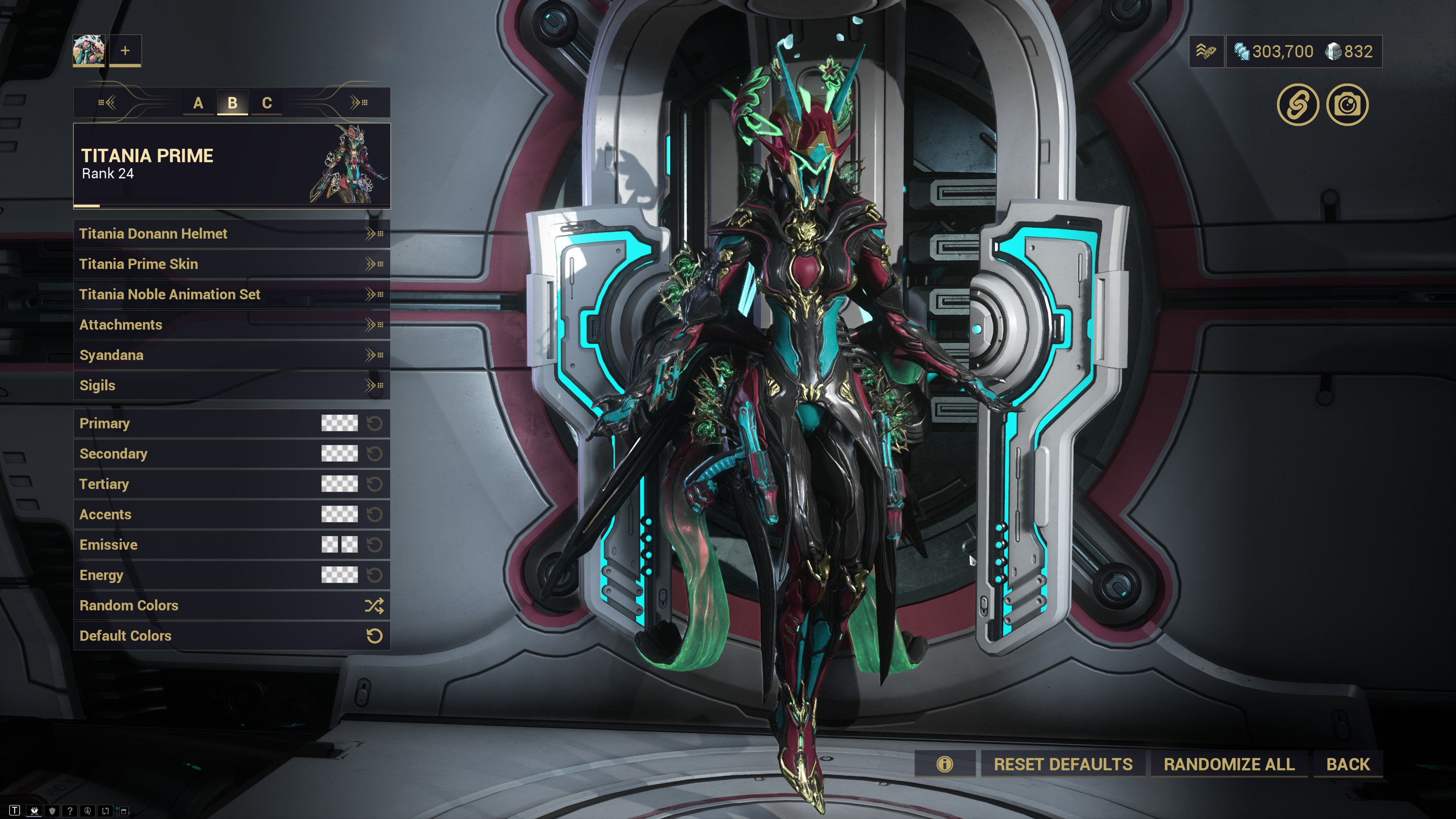Screen dimensions: 1456x819
Task: Edit the Tertiary color swatch
Action: coord(339,484)
